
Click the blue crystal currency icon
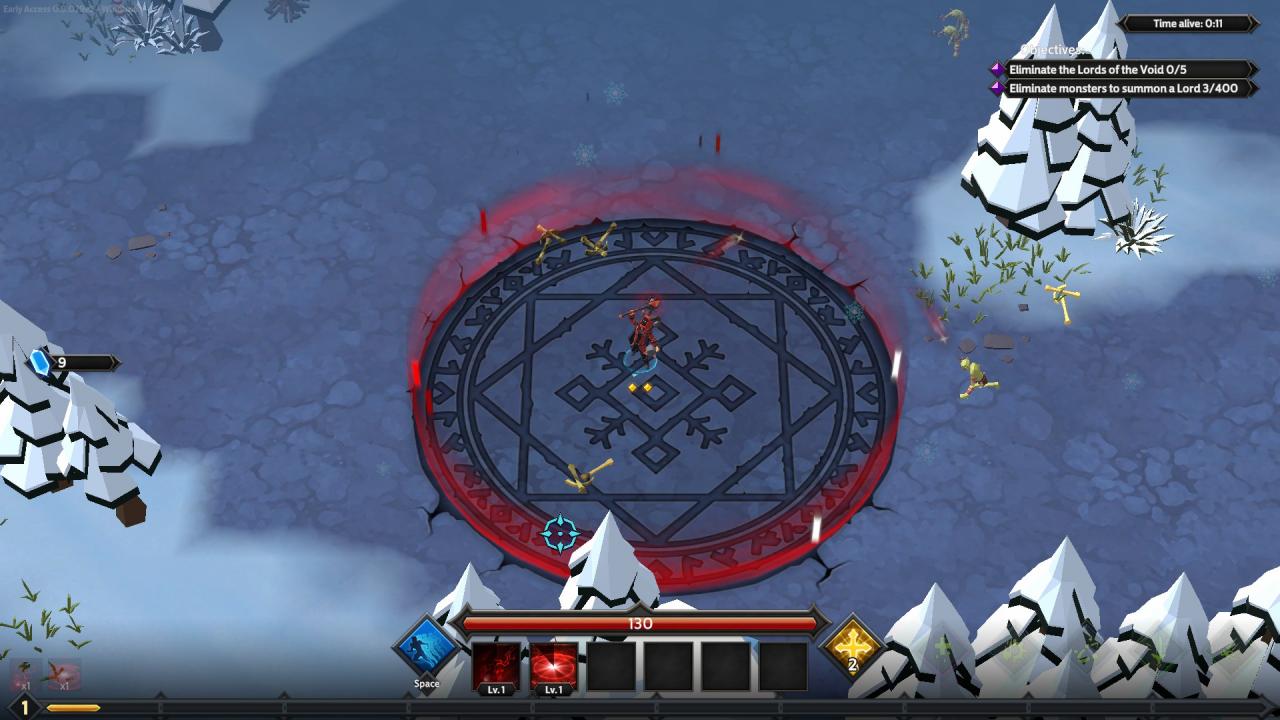point(41,363)
